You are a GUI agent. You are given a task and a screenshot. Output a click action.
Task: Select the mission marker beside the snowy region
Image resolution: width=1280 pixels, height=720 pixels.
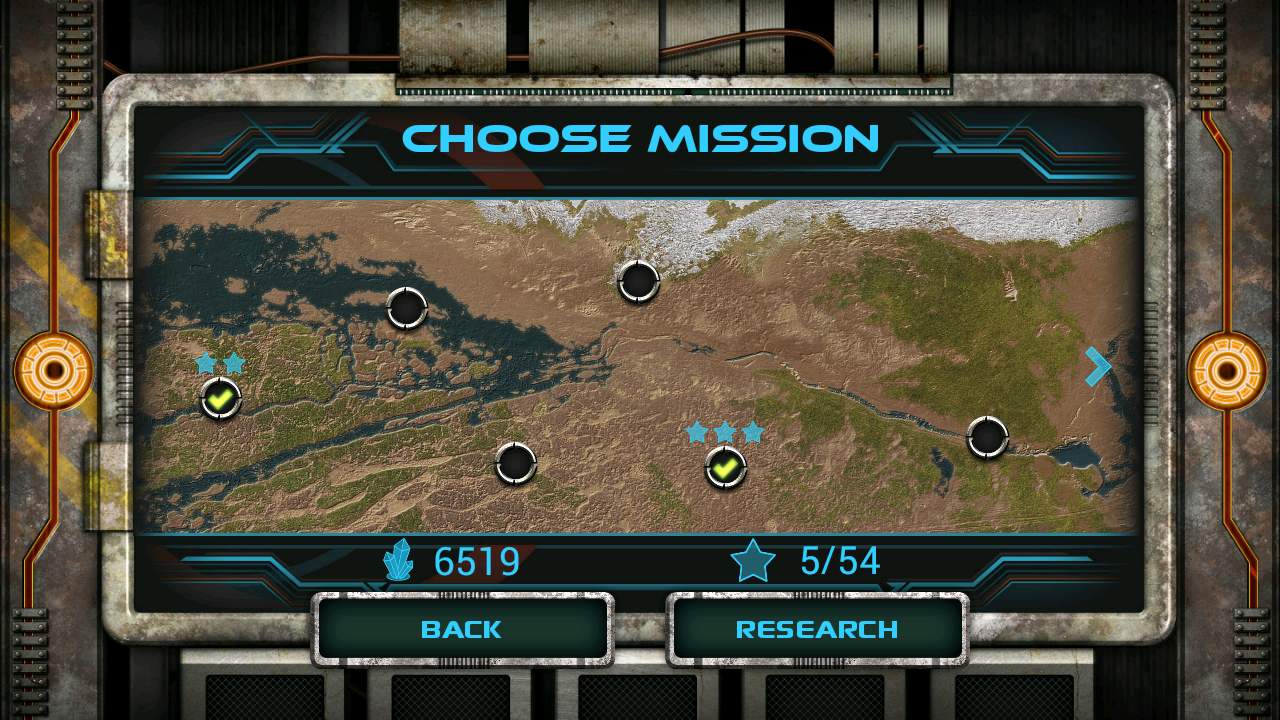[638, 281]
